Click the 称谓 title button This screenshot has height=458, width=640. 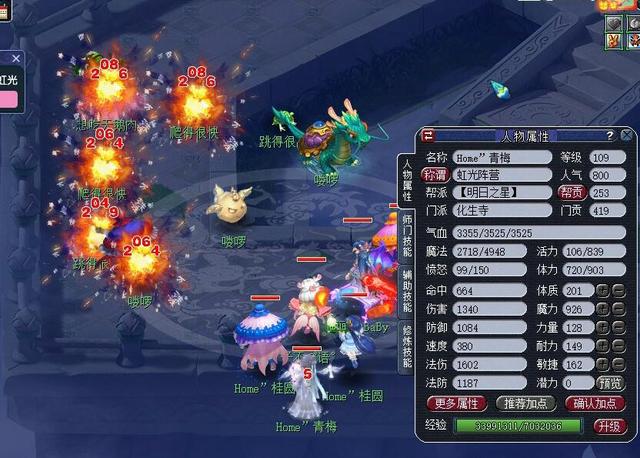[x=436, y=175]
